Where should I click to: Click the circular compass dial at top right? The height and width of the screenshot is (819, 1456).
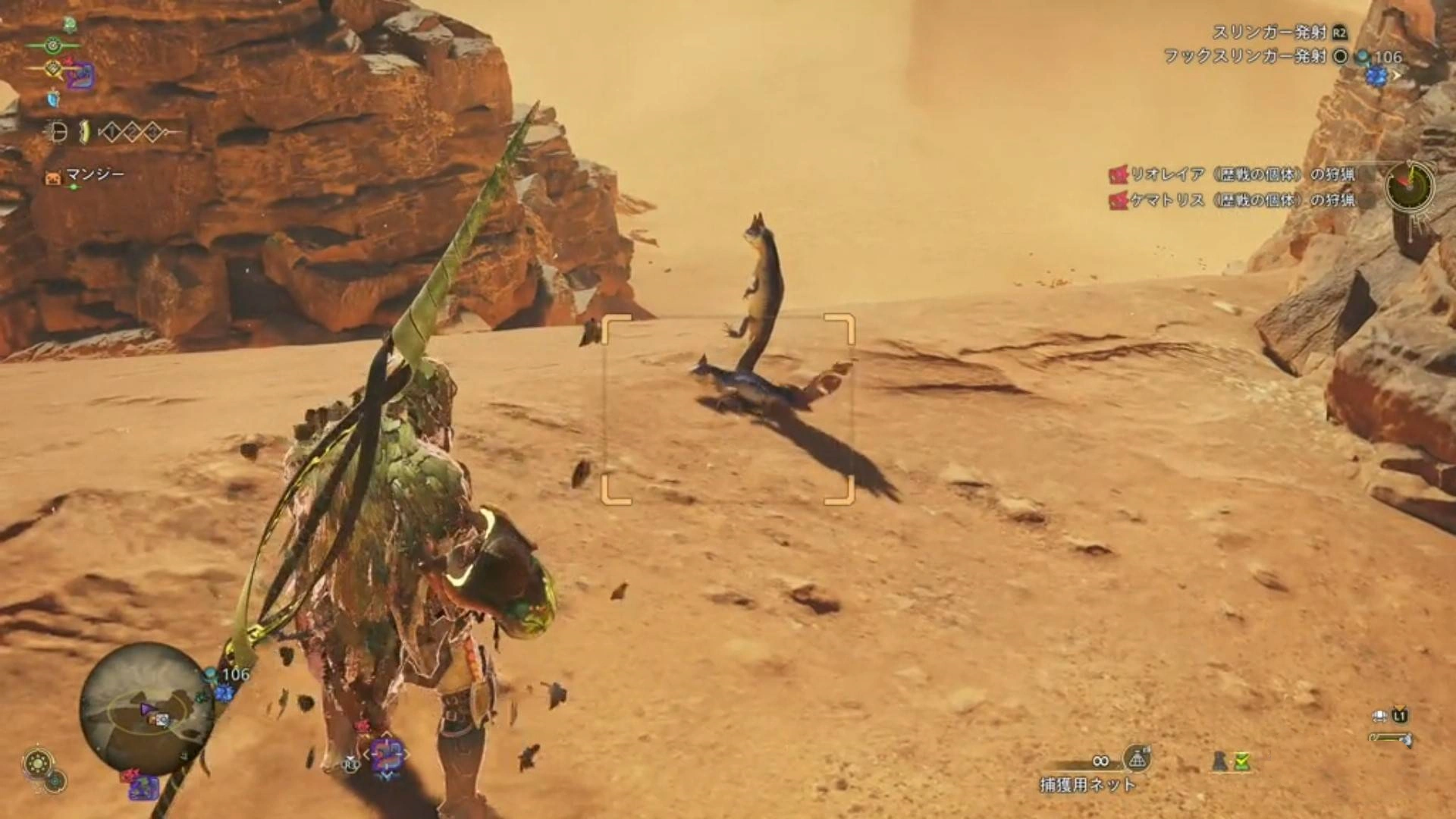click(1410, 184)
